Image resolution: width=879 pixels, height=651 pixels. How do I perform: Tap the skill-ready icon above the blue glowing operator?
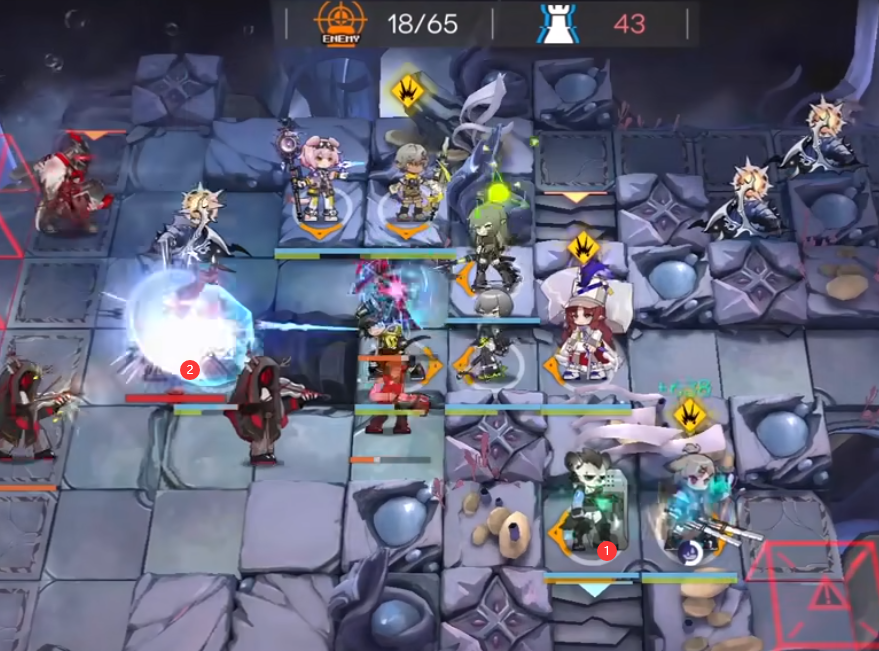(x=690, y=412)
